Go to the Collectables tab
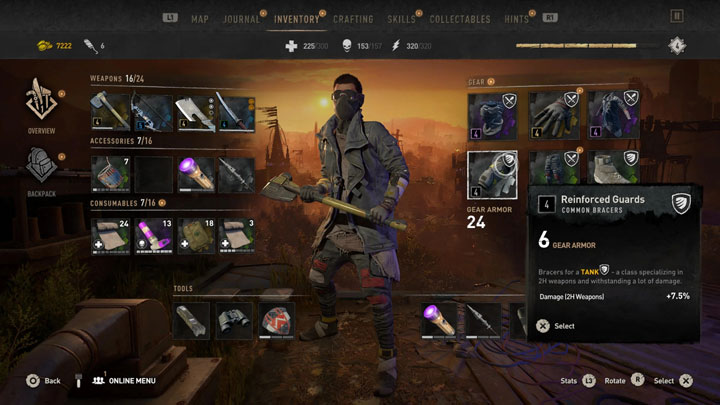Viewport: 720px width, 405px height. point(459,19)
